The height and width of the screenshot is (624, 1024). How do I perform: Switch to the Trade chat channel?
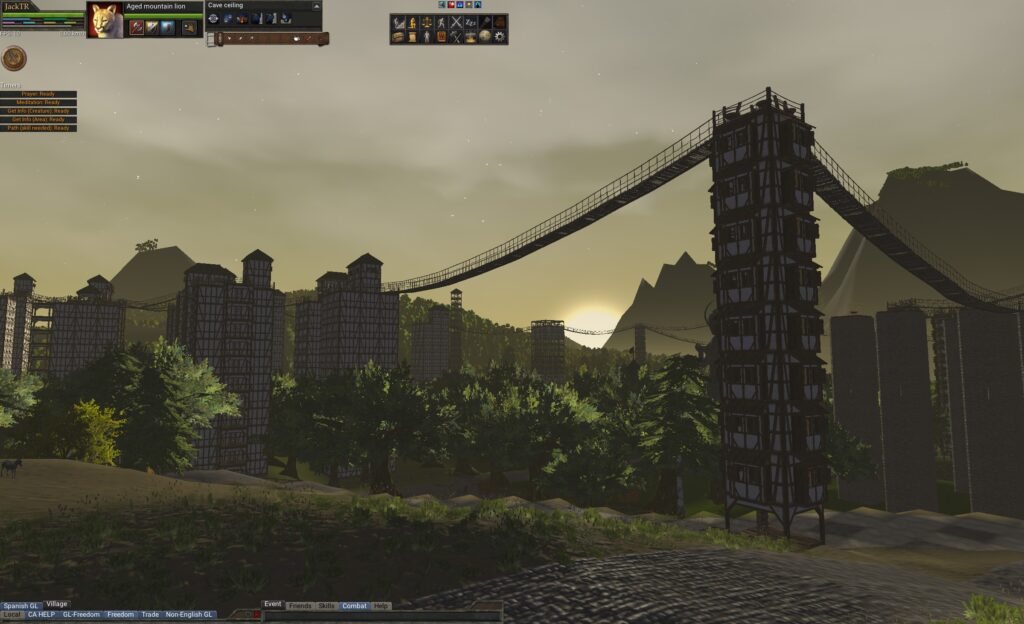tap(150, 615)
